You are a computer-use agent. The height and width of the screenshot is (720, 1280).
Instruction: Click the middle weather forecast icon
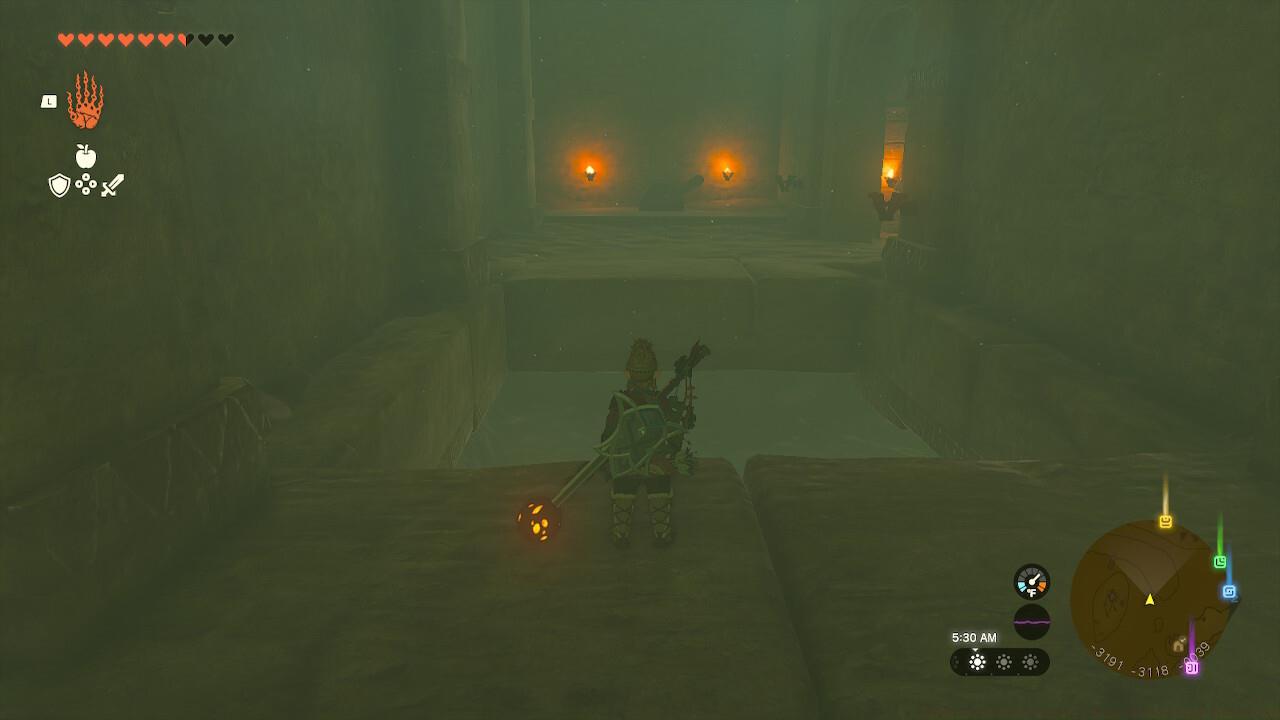point(1003,662)
